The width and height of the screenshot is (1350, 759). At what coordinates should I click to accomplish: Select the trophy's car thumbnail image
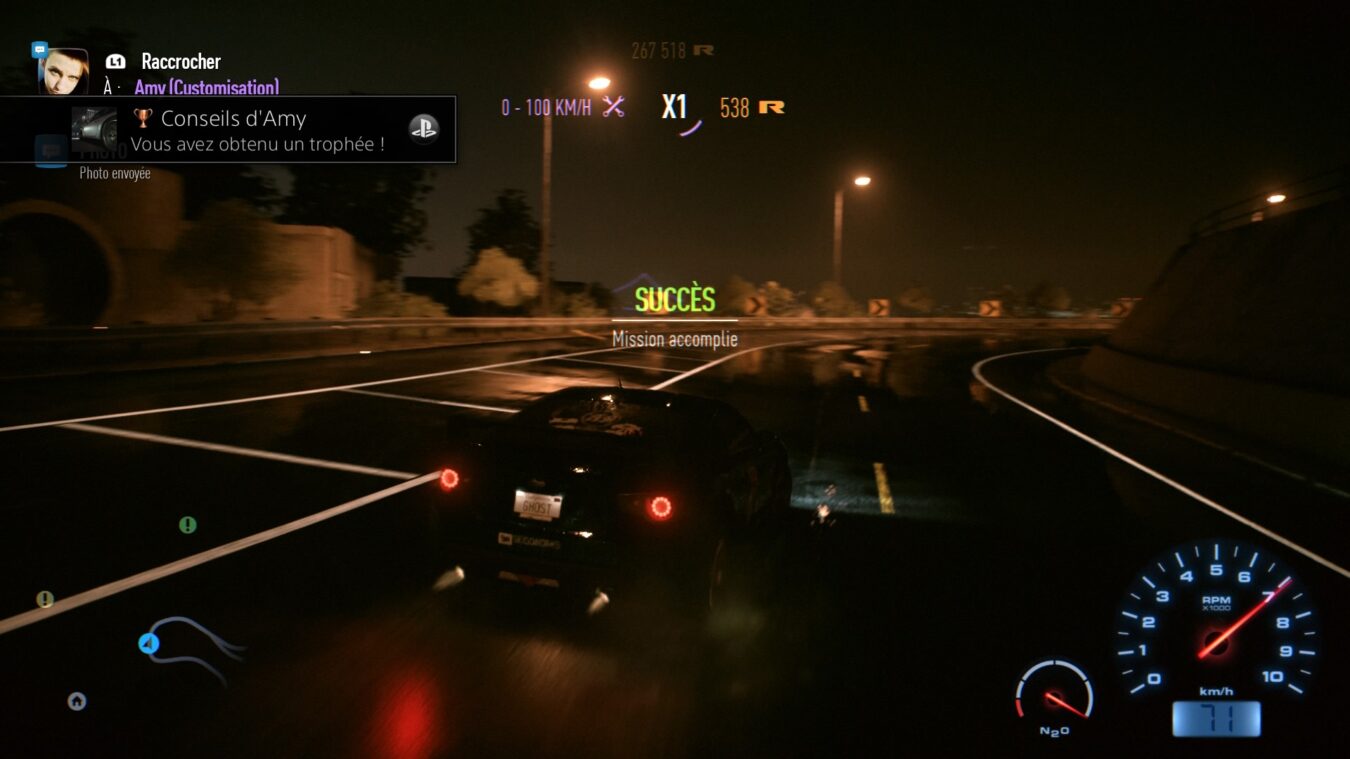[94, 129]
